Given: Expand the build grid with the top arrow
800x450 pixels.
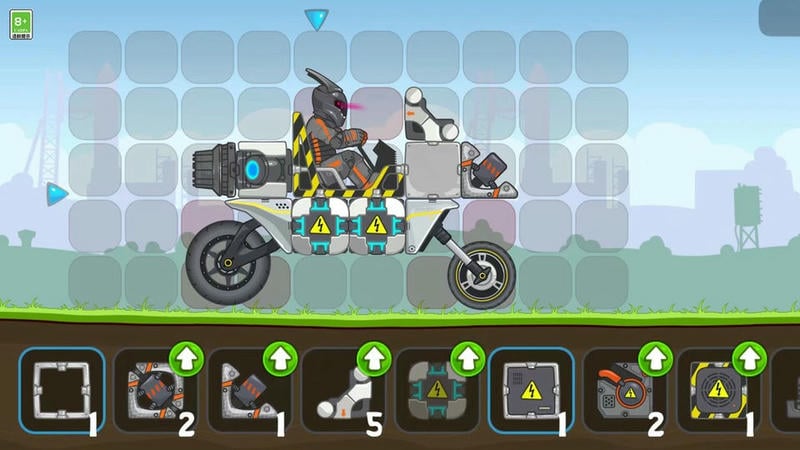Looking at the screenshot, I should [317, 19].
